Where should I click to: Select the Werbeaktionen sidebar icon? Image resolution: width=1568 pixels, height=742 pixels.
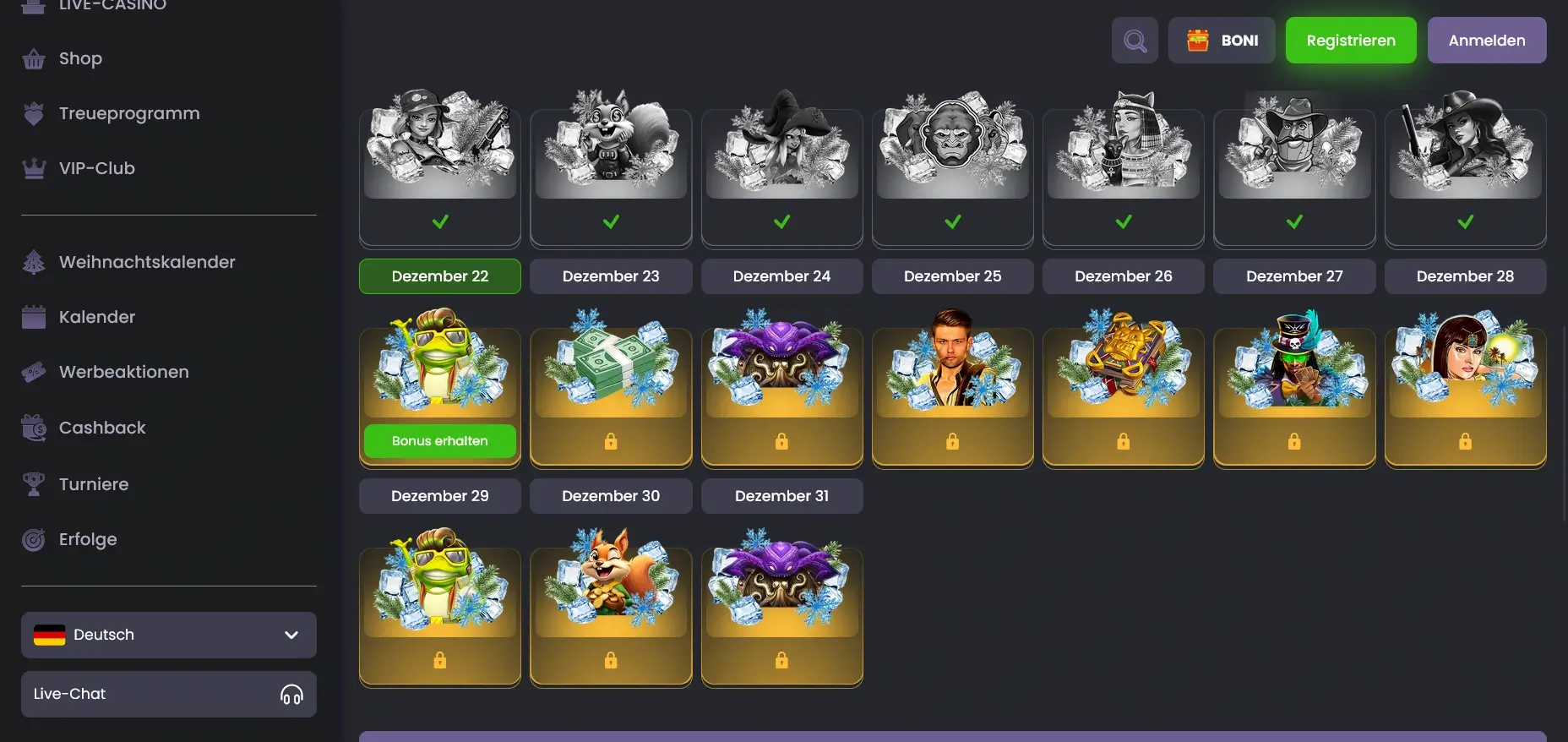tap(33, 372)
